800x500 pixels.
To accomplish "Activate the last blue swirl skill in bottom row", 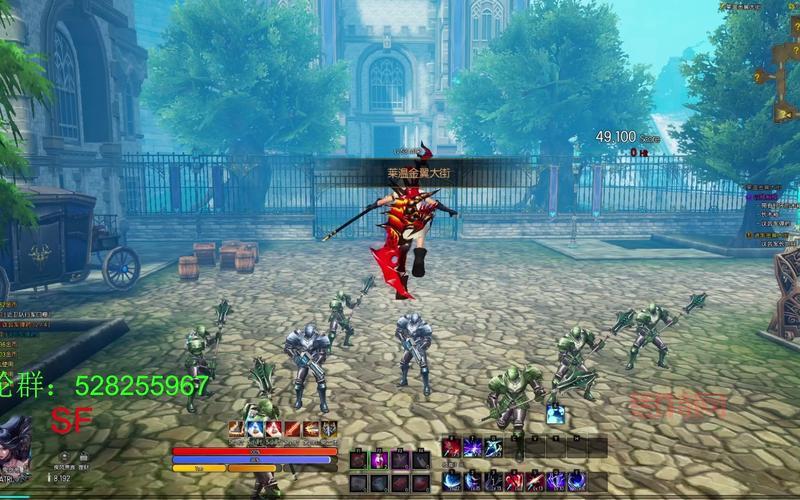I will [577, 482].
